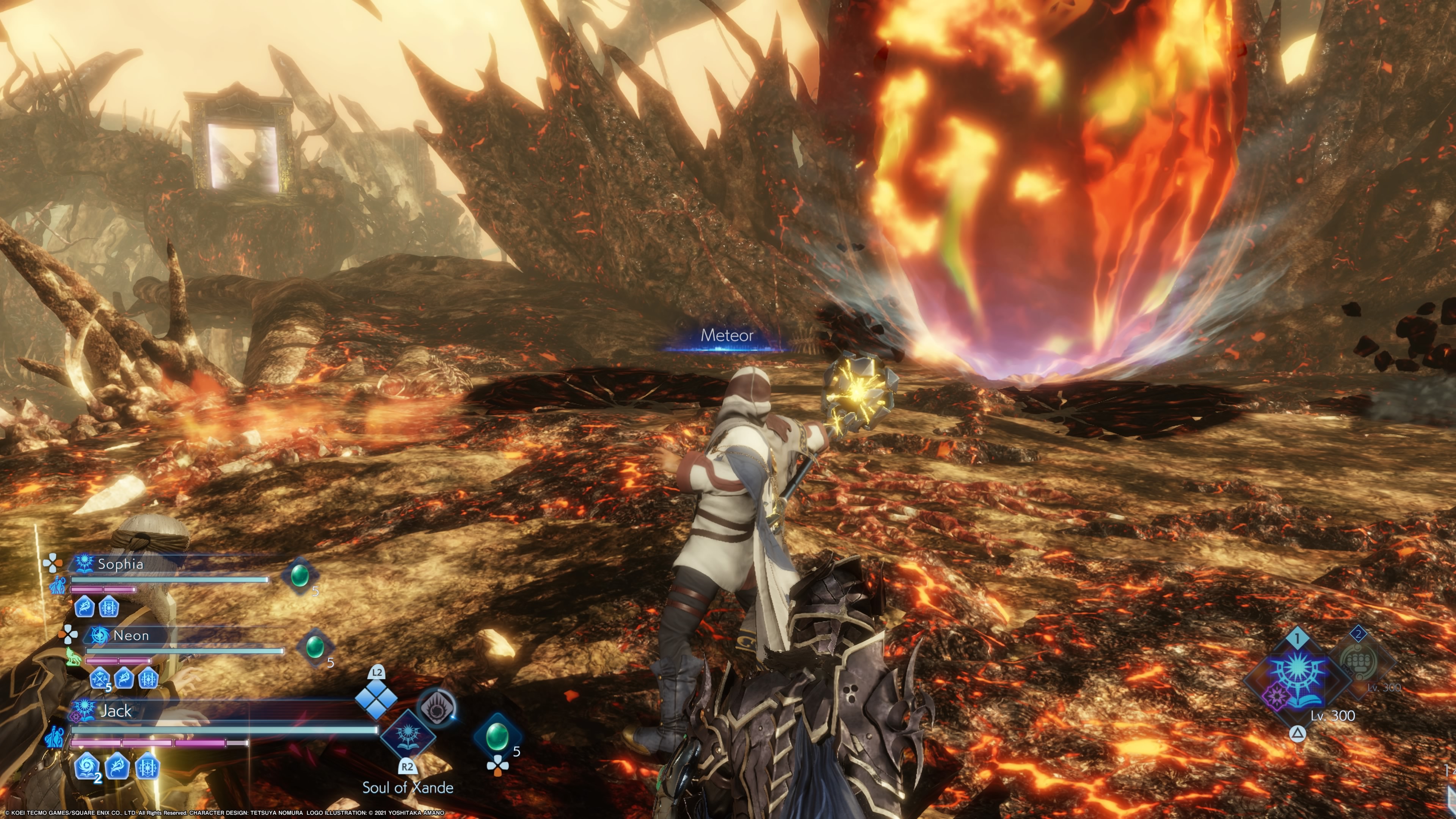The image size is (1456, 819).
Task: Click the round dark eye ability icon
Action: click(436, 707)
